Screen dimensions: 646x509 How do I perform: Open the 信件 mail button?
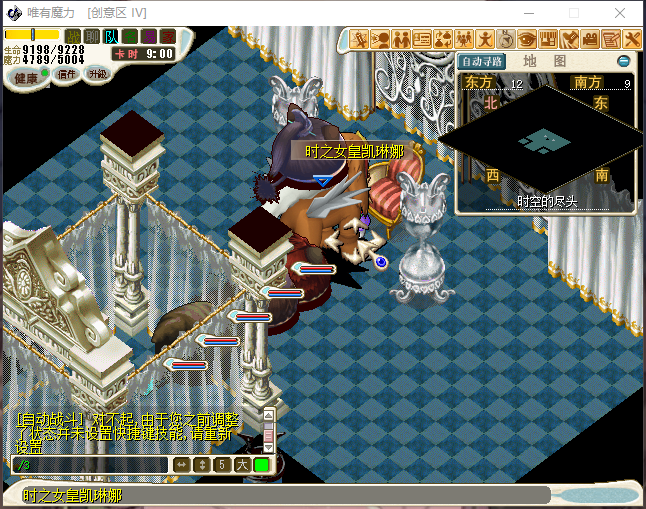point(66,74)
